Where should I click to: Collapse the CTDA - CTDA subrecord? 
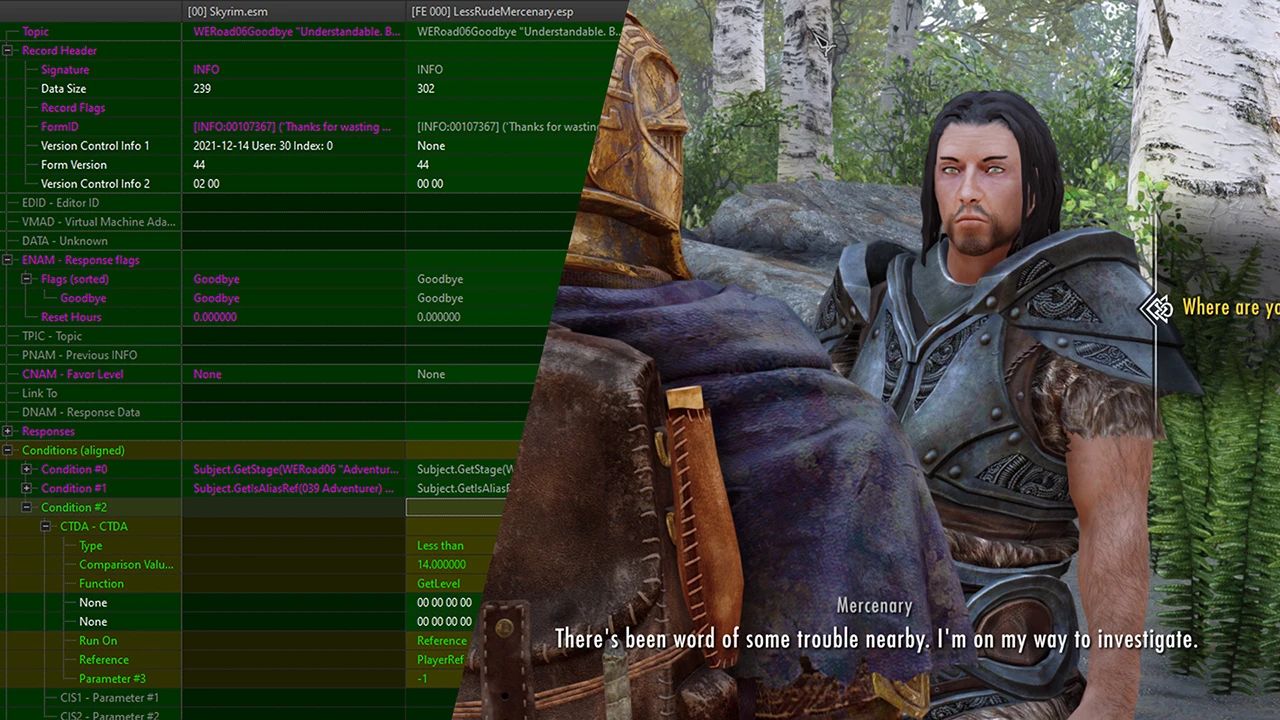click(45, 526)
